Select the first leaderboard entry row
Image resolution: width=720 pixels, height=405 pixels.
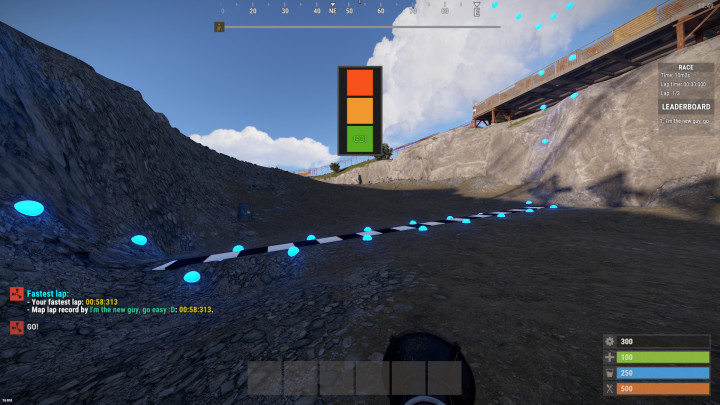coord(686,120)
